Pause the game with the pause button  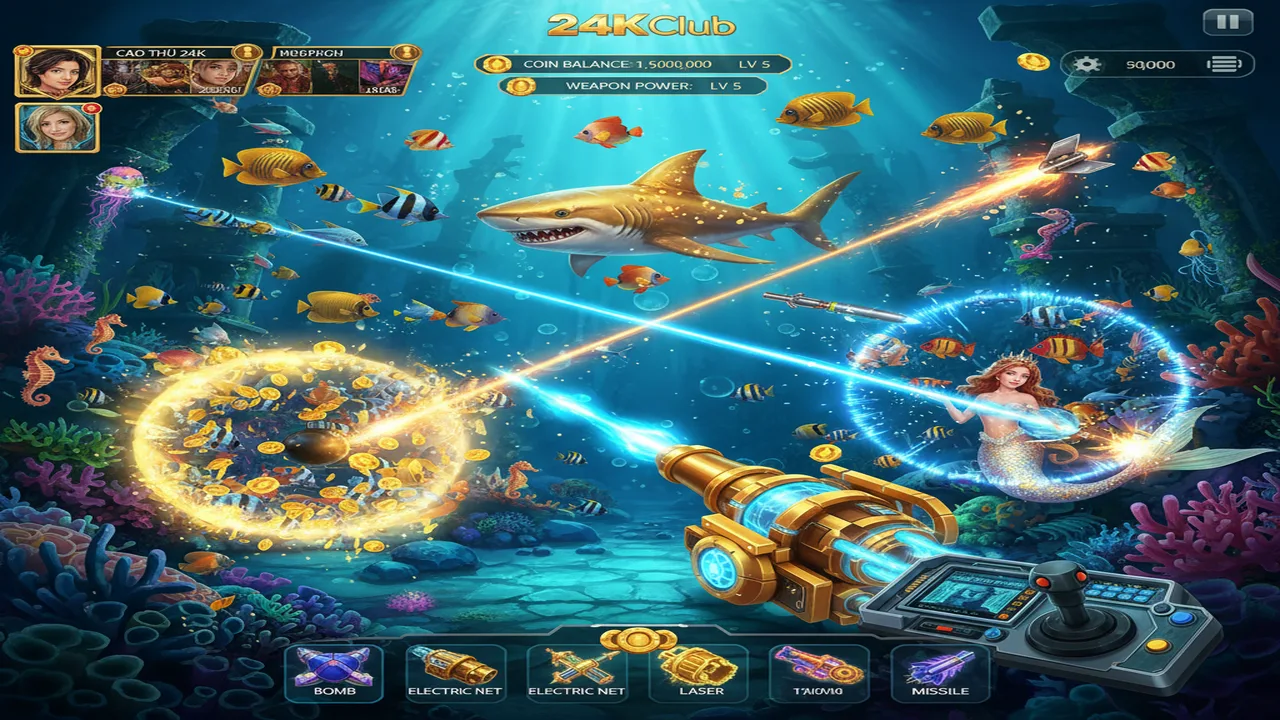1227,22
